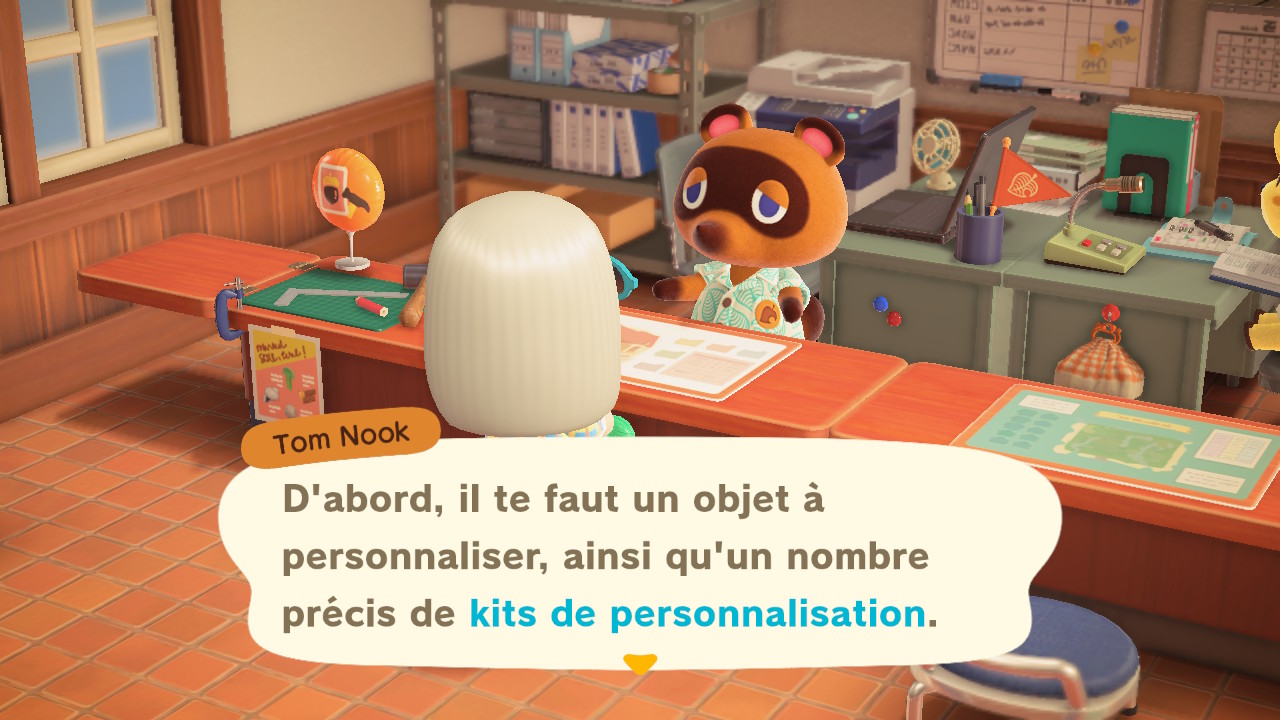Toggle the red pushpin on the cabinet
1280x720 pixels.
(894, 318)
